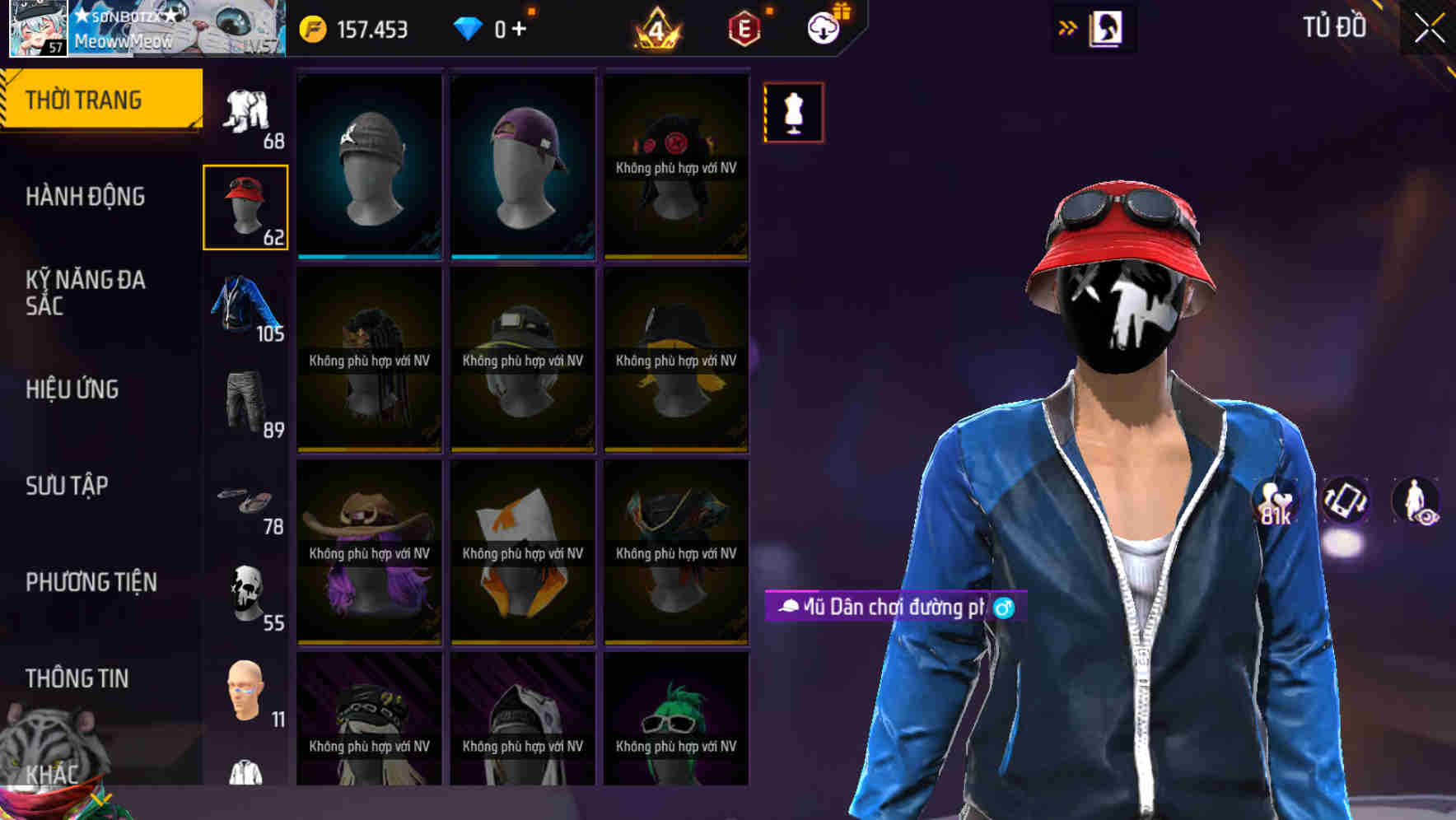1456x820 pixels.
Task: Click the mannequin outfit preset icon
Action: [x=793, y=112]
